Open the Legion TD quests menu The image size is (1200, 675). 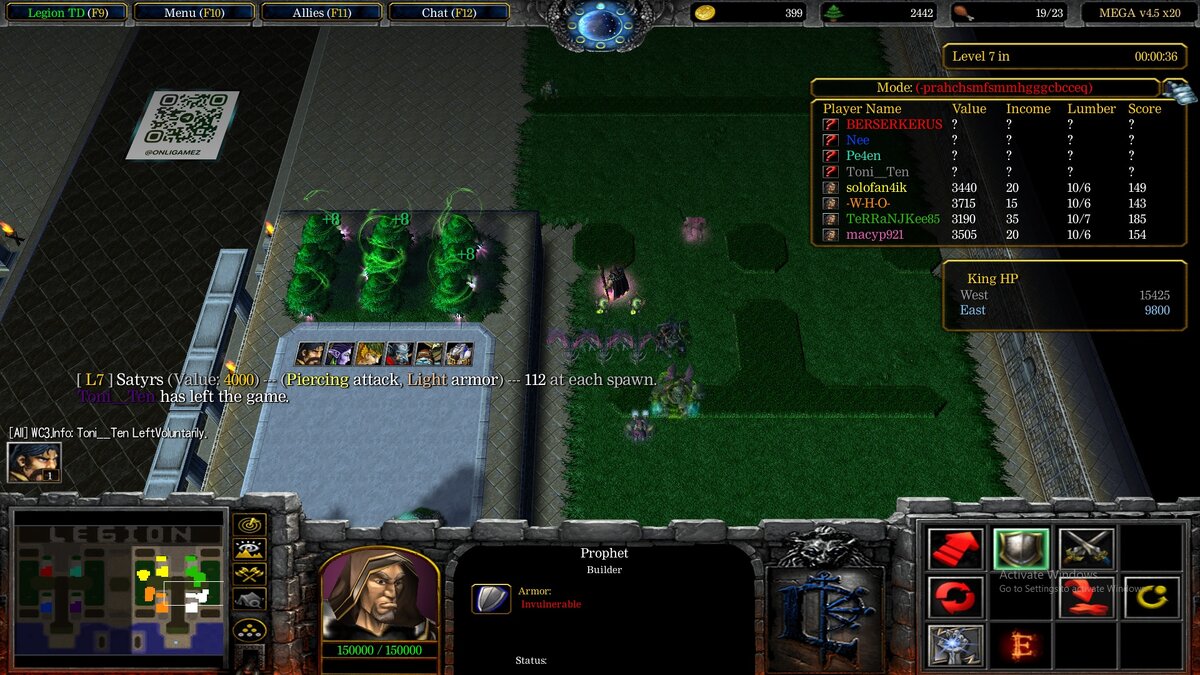[67, 13]
